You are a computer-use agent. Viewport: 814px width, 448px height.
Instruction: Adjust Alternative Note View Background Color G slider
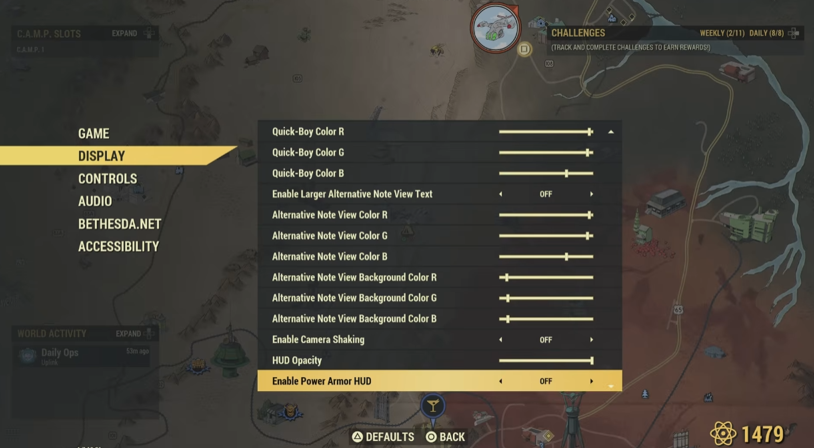pyautogui.click(x=507, y=298)
